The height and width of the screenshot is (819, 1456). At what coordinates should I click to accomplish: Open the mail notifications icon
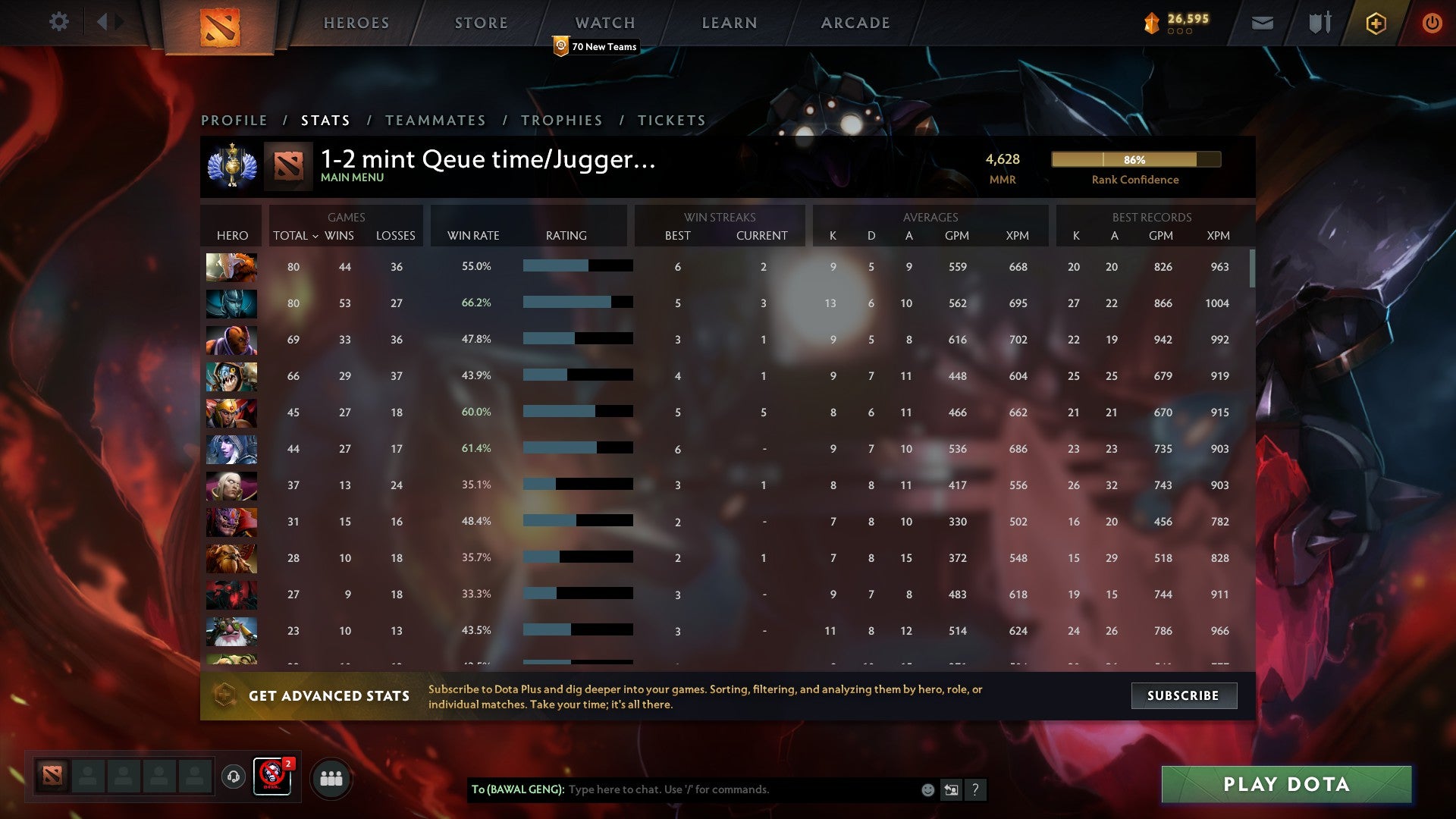point(1263,23)
